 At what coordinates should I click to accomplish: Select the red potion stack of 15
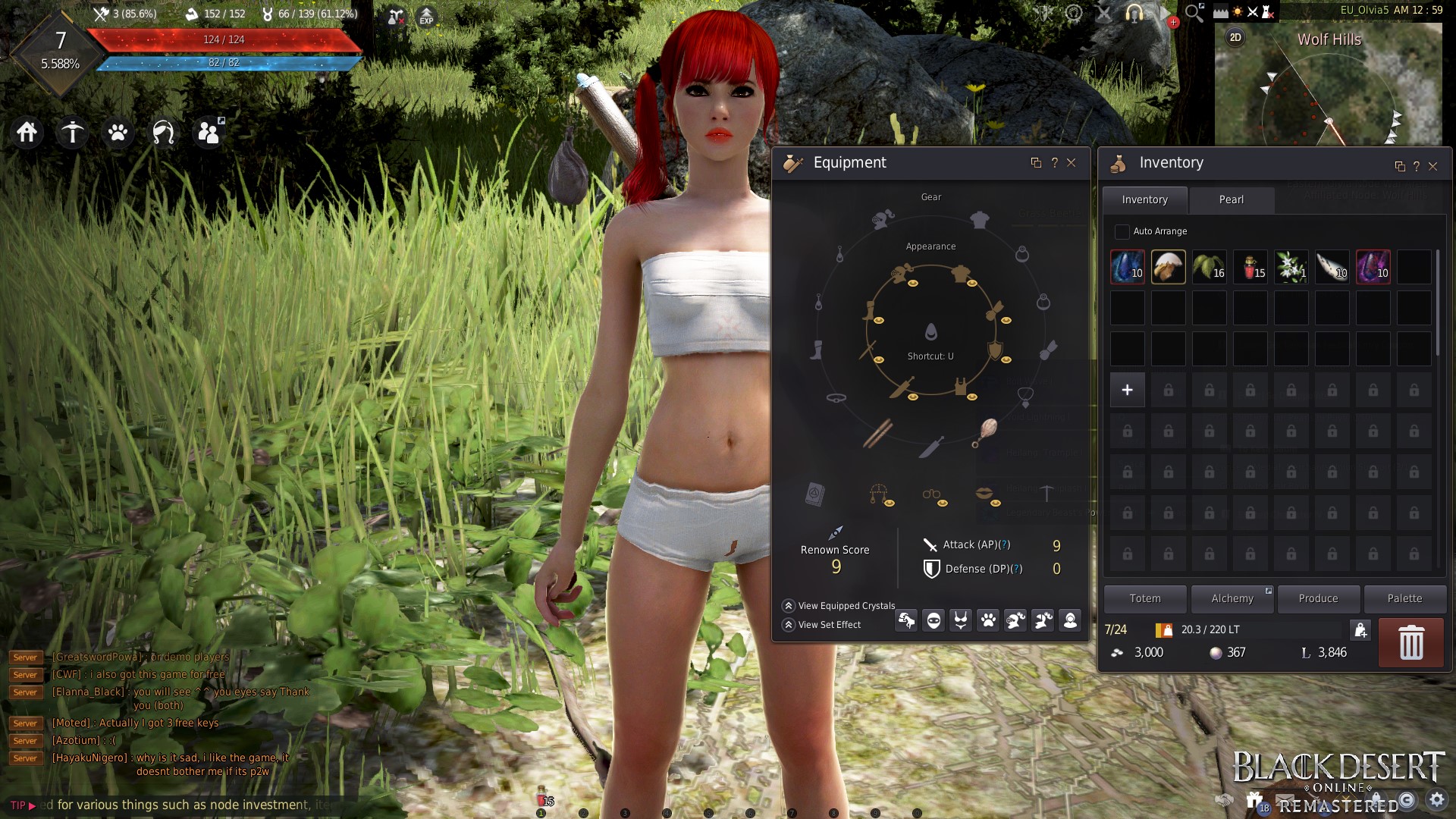(1250, 267)
